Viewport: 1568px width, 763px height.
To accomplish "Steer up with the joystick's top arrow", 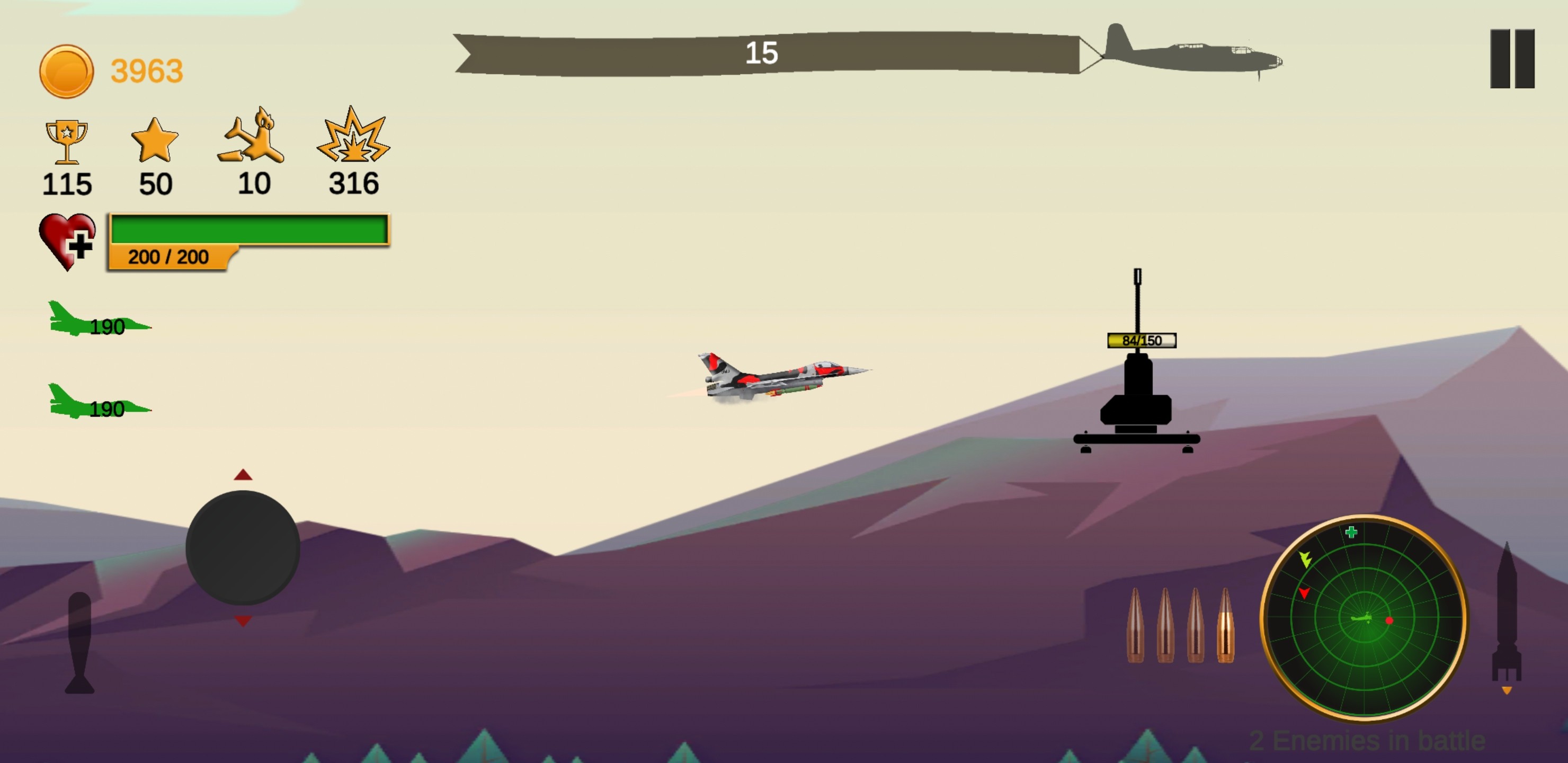I will coord(243,475).
